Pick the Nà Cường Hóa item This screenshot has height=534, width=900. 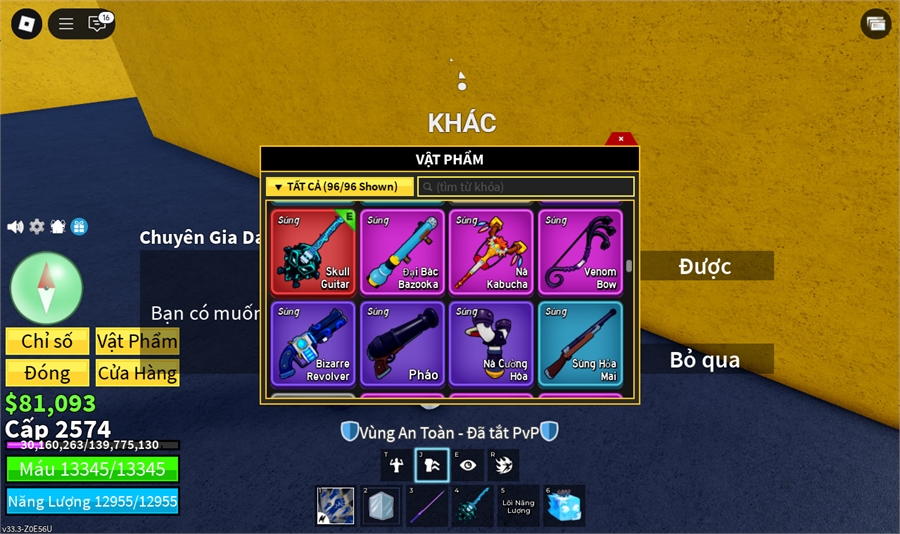(x=489, y=344)
